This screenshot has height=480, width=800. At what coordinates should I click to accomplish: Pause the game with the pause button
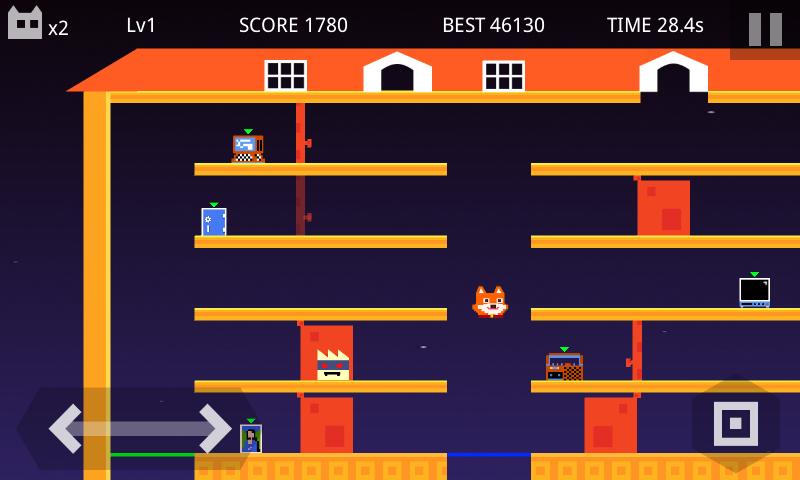[765, 29]
